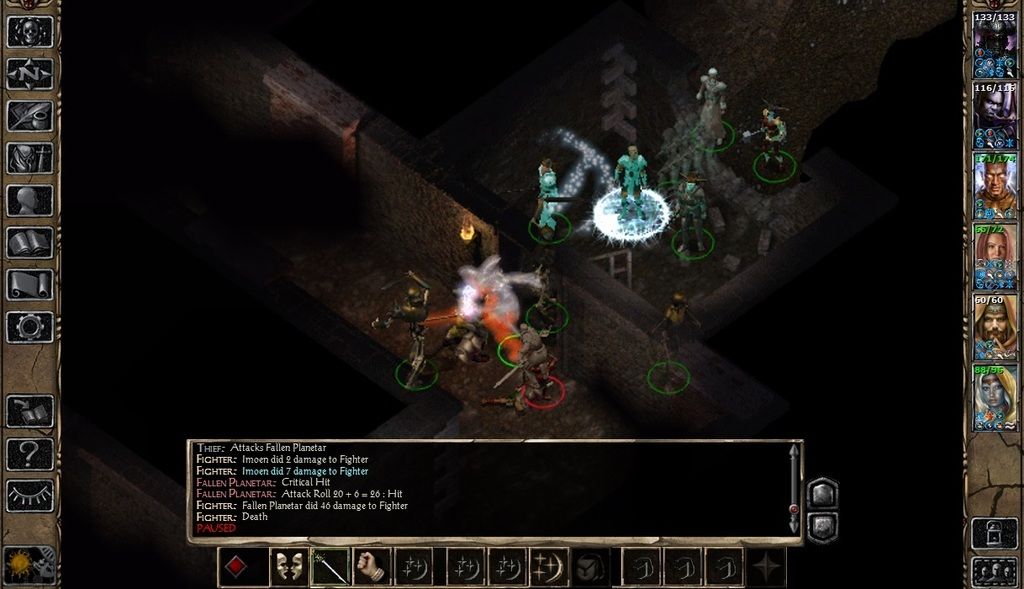Open the character record head icon
This screenshot has width=1024, height=589.
click(x=29, y=200)
